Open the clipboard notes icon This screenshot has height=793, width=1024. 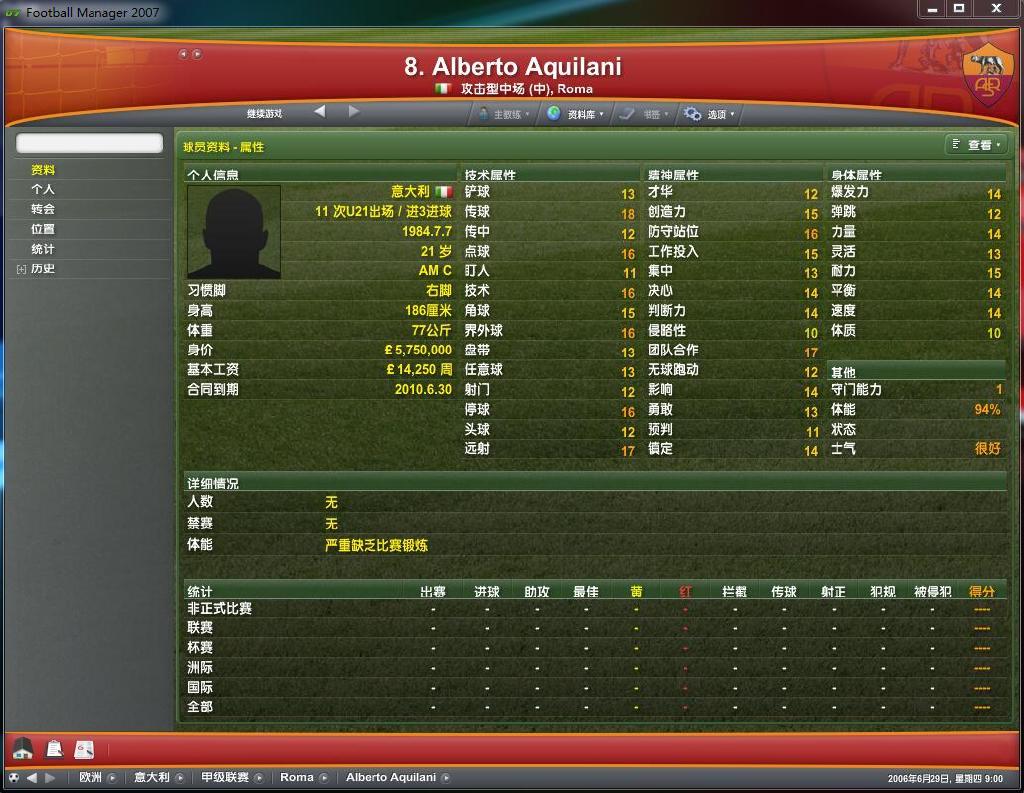(x=54, y=748)
